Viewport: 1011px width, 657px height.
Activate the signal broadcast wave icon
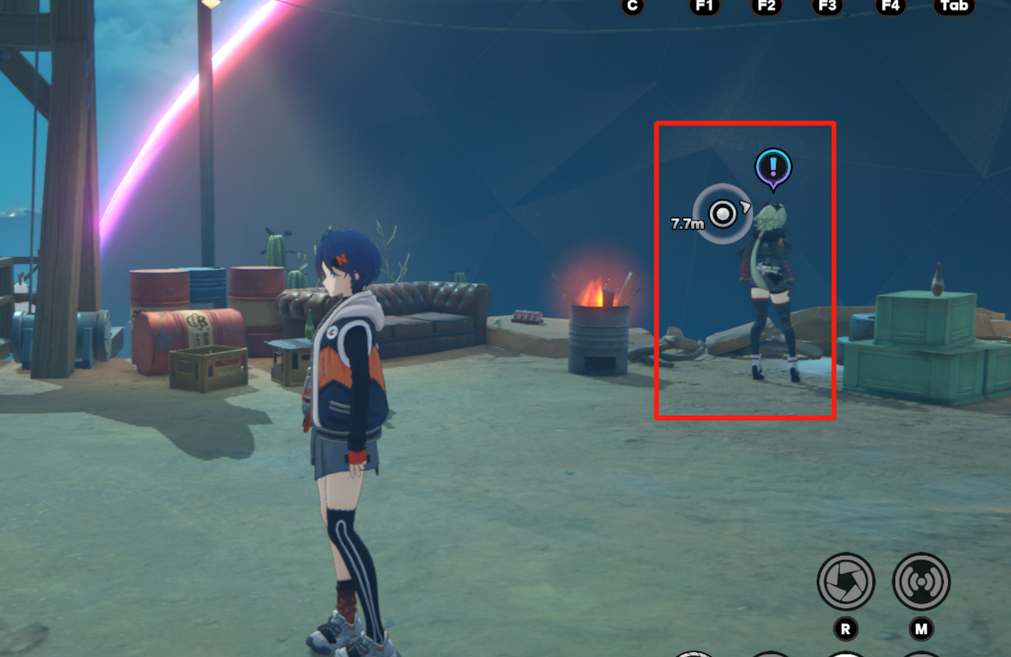(921, 582)
